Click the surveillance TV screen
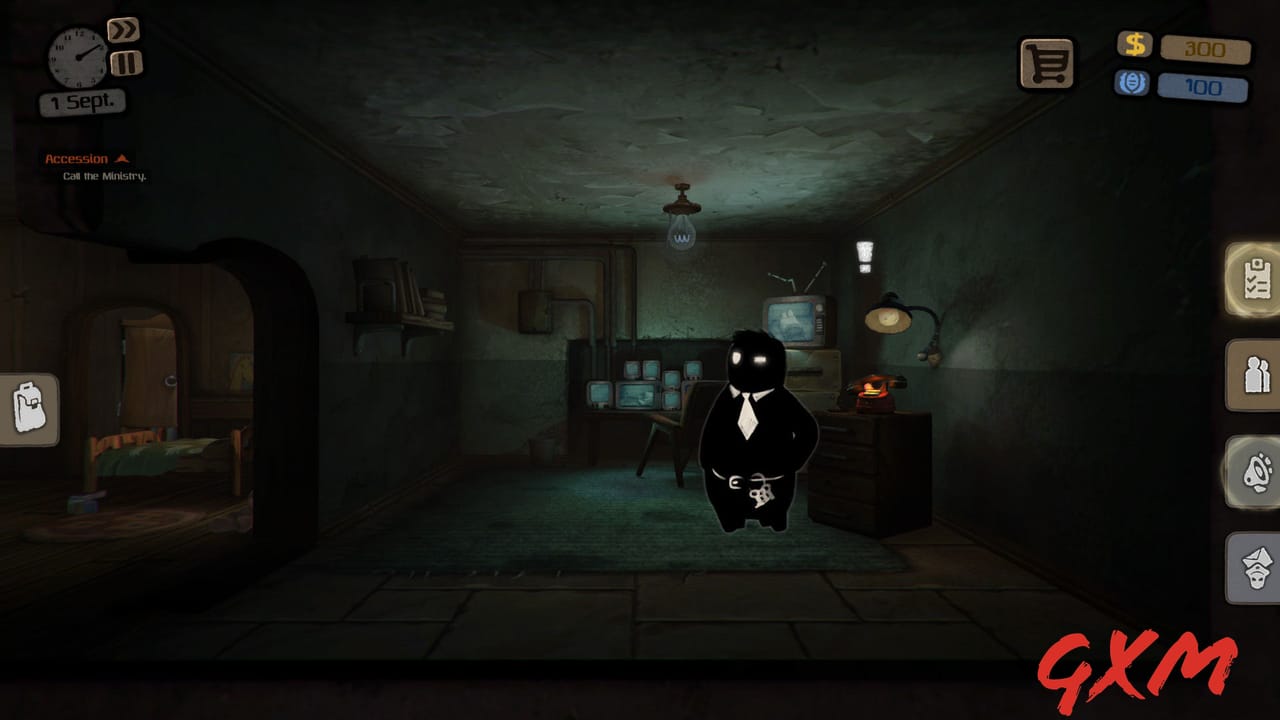Image resolution: width=1280 pixels, height=720 pixels. pyautogui.click(x=789, y=320)
